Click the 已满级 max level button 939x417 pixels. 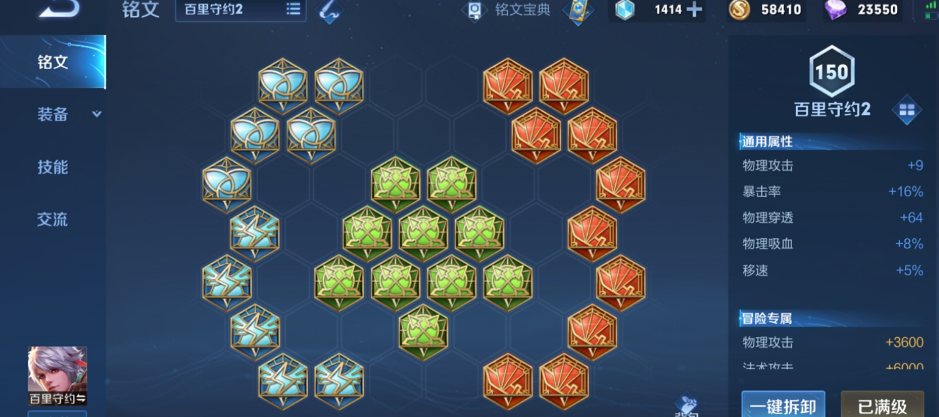(882, 405)
